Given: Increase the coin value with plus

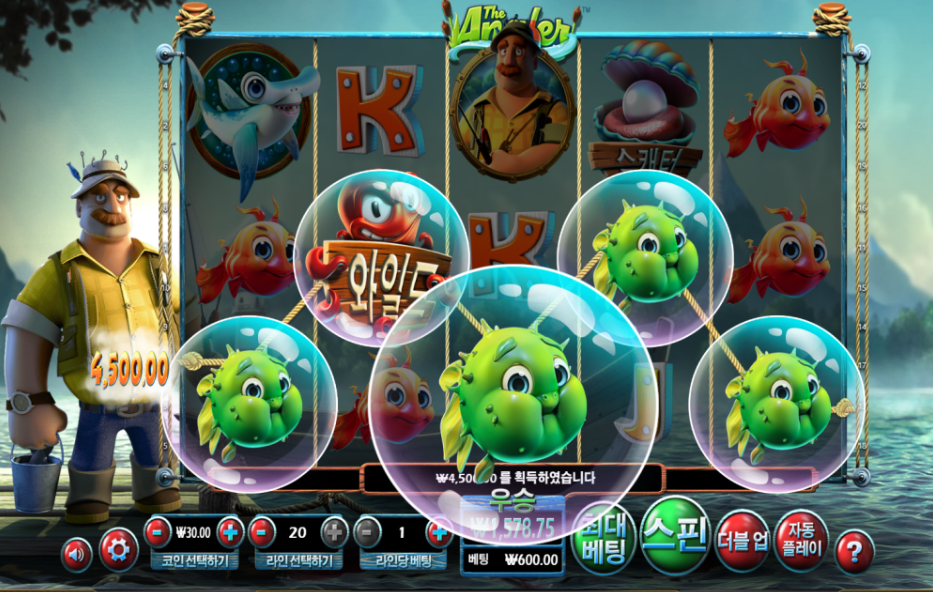Looking at the screenshot, I should 230,531.
